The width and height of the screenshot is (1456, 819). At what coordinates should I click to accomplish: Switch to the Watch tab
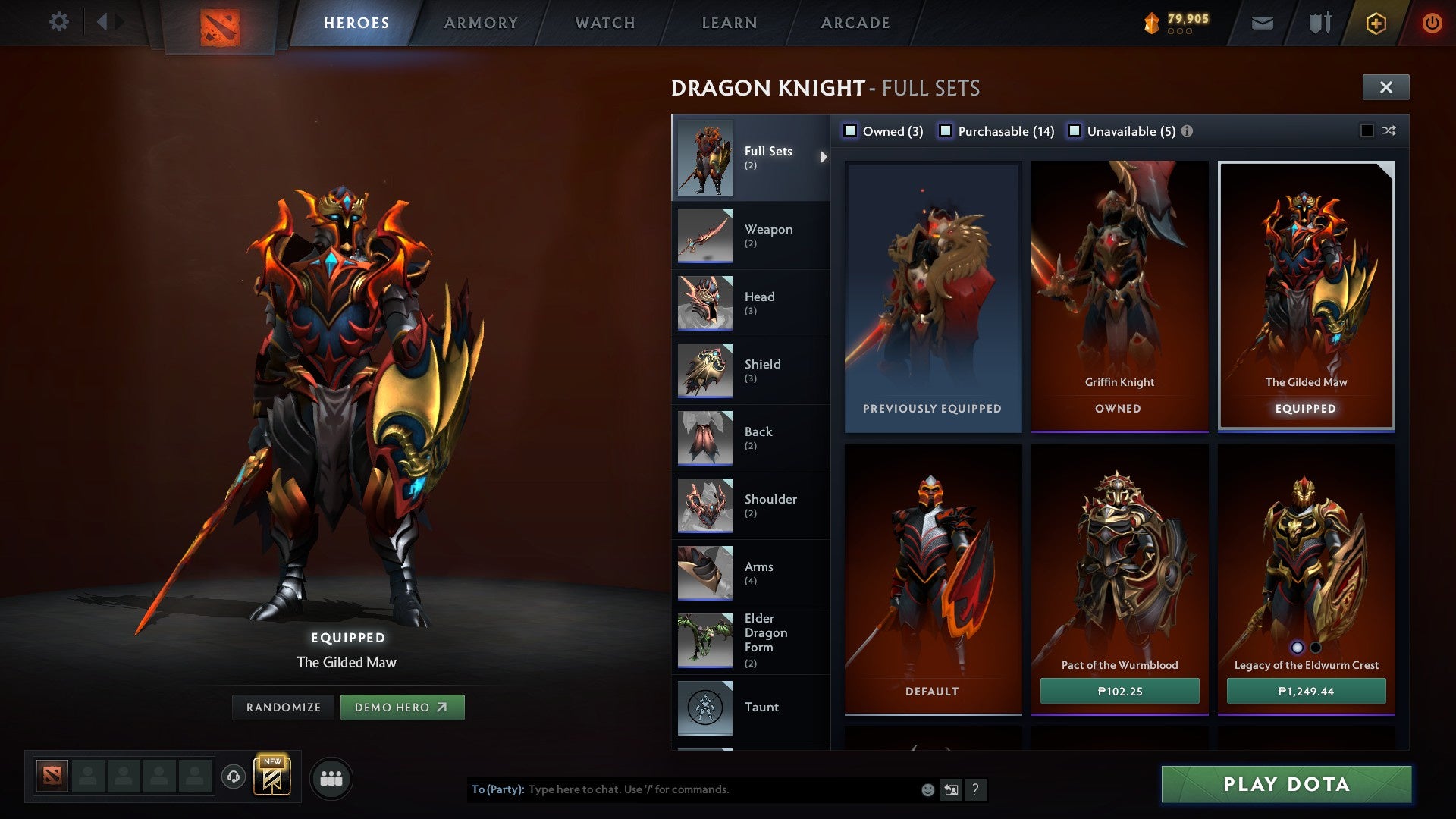[605, 22]
